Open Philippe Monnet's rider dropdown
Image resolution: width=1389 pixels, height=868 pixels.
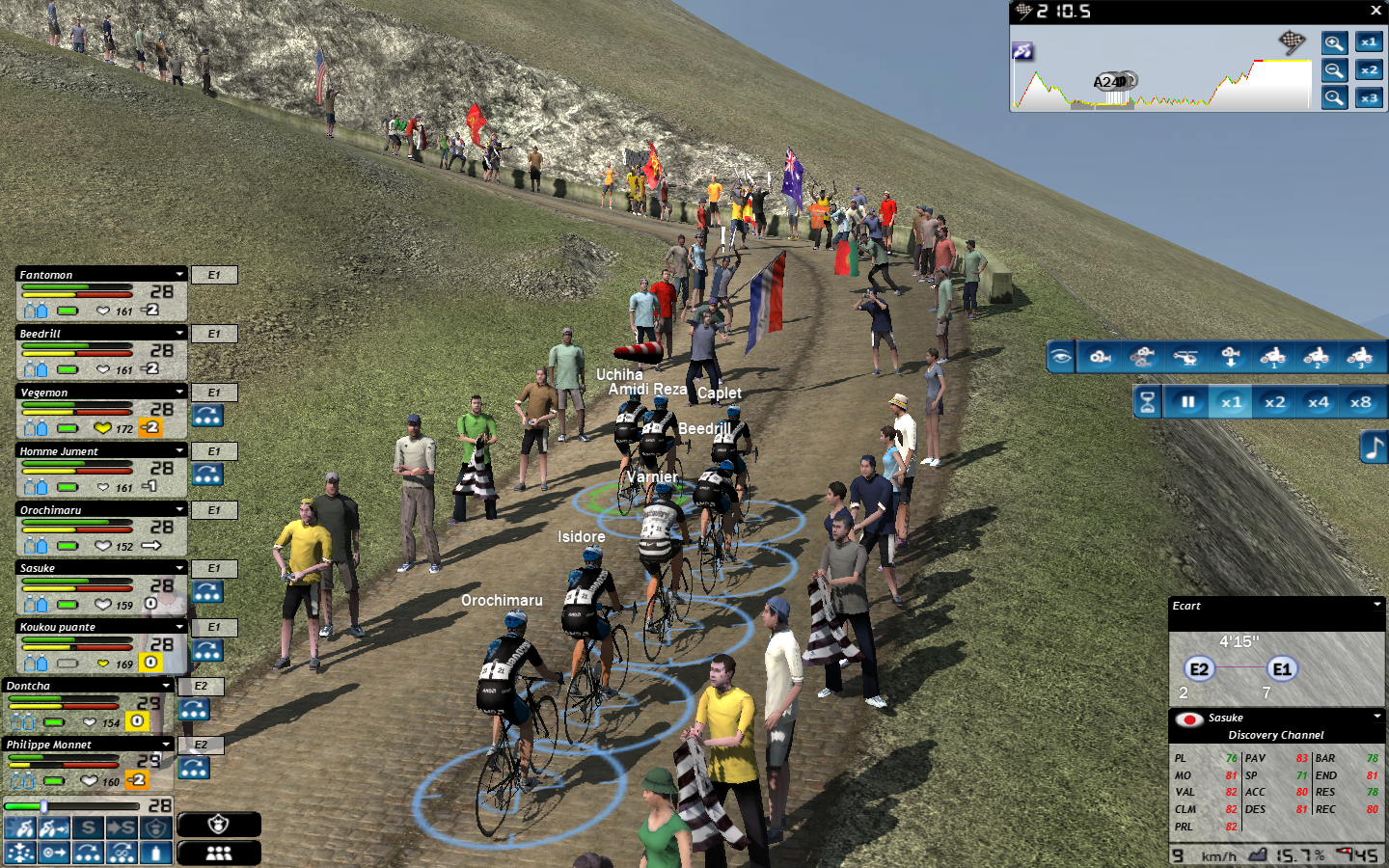pos(167,745)
